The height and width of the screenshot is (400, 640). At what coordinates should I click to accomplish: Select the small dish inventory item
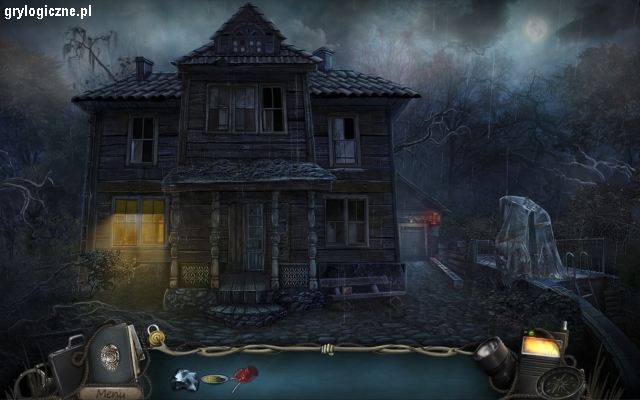[213, 380]
